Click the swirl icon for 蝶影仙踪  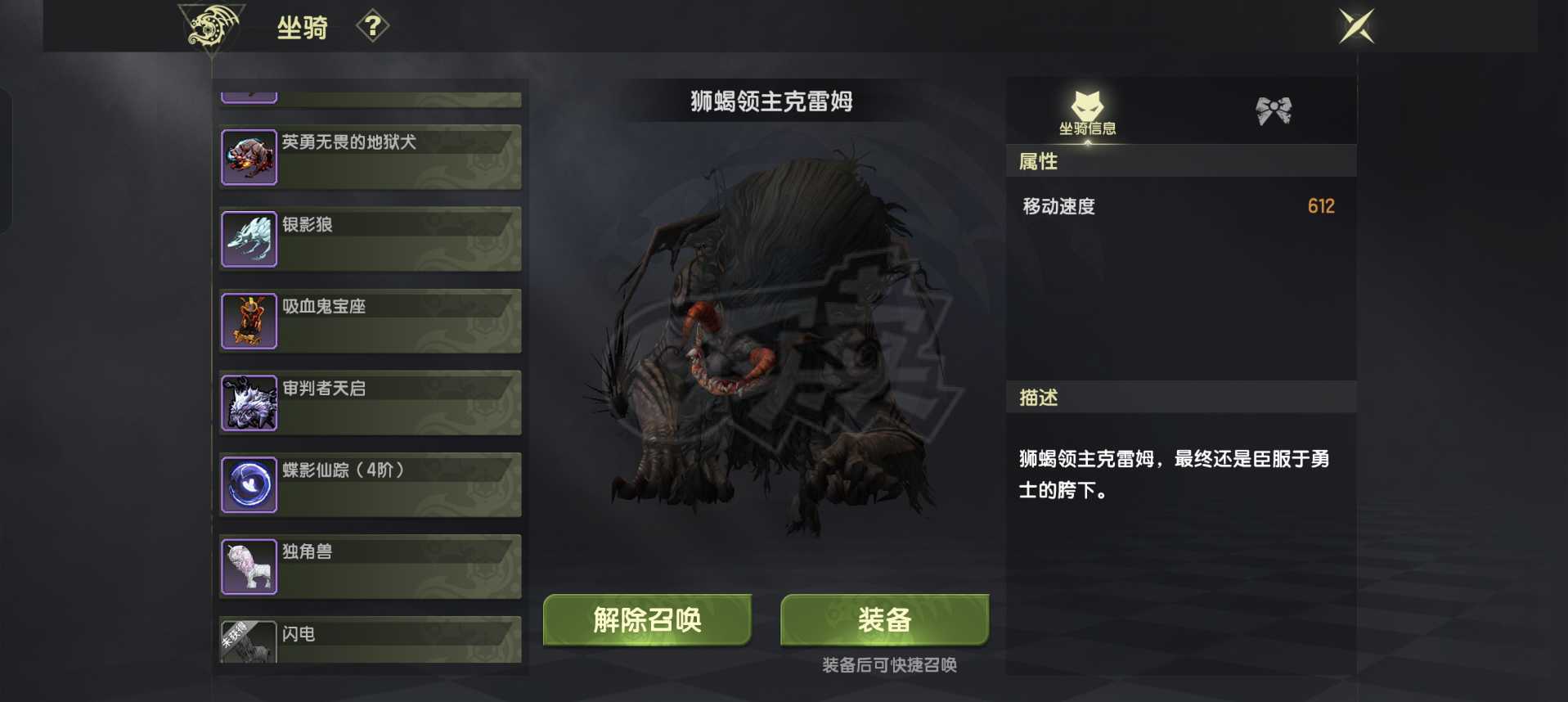click(x=249, y=484)
